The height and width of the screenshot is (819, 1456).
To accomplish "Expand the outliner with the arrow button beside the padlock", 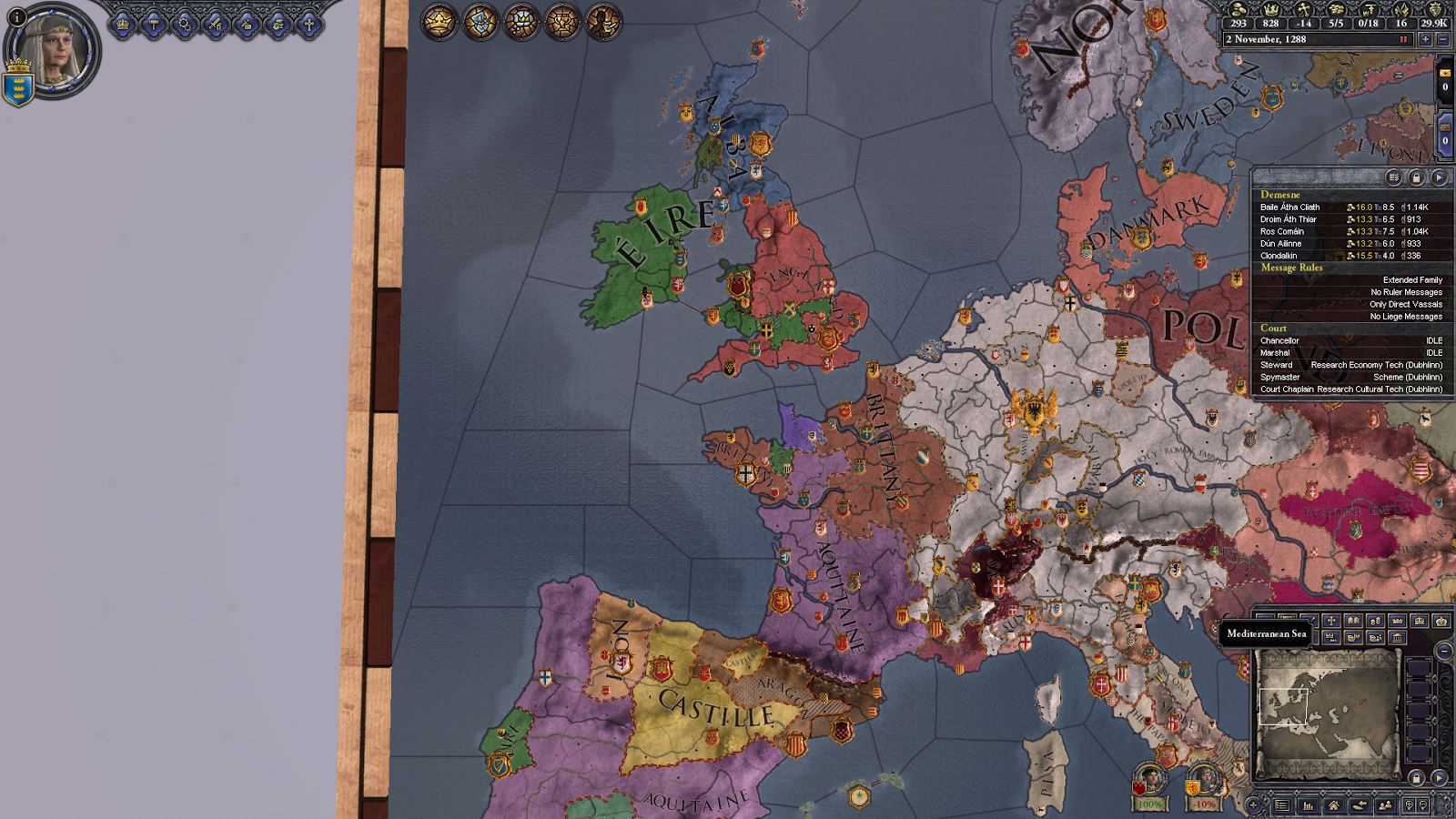I will tap(1440, 177).
